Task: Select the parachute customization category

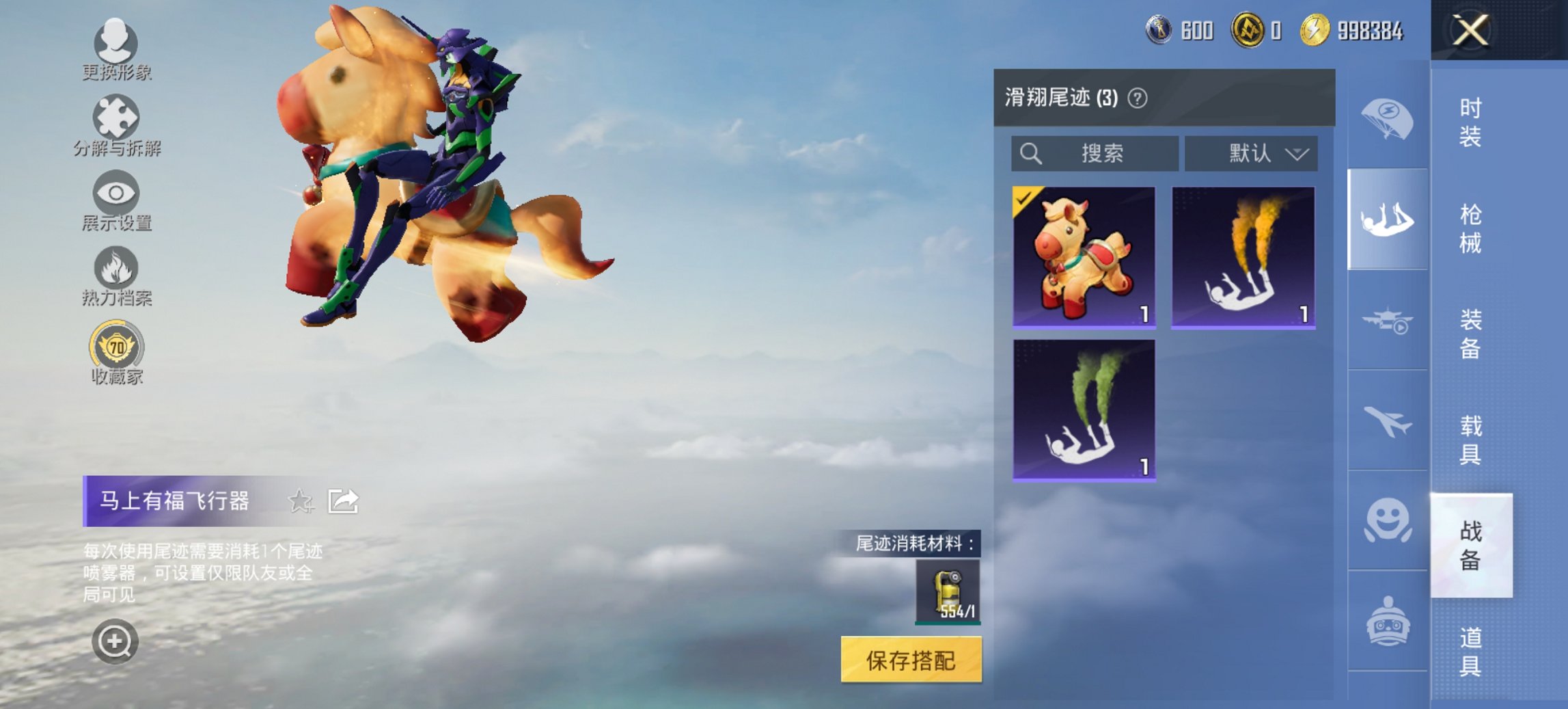Action: [1387, 118]
